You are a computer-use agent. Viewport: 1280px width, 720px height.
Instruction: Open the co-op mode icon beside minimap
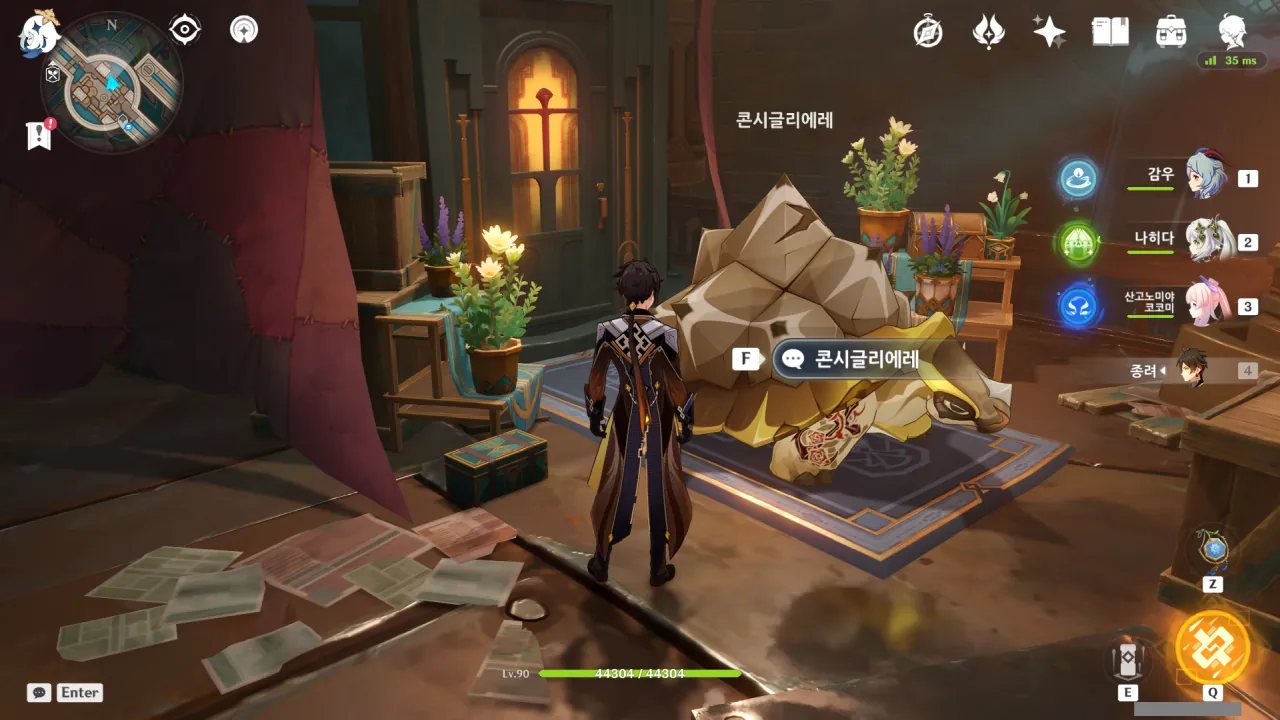coord(244,30)
